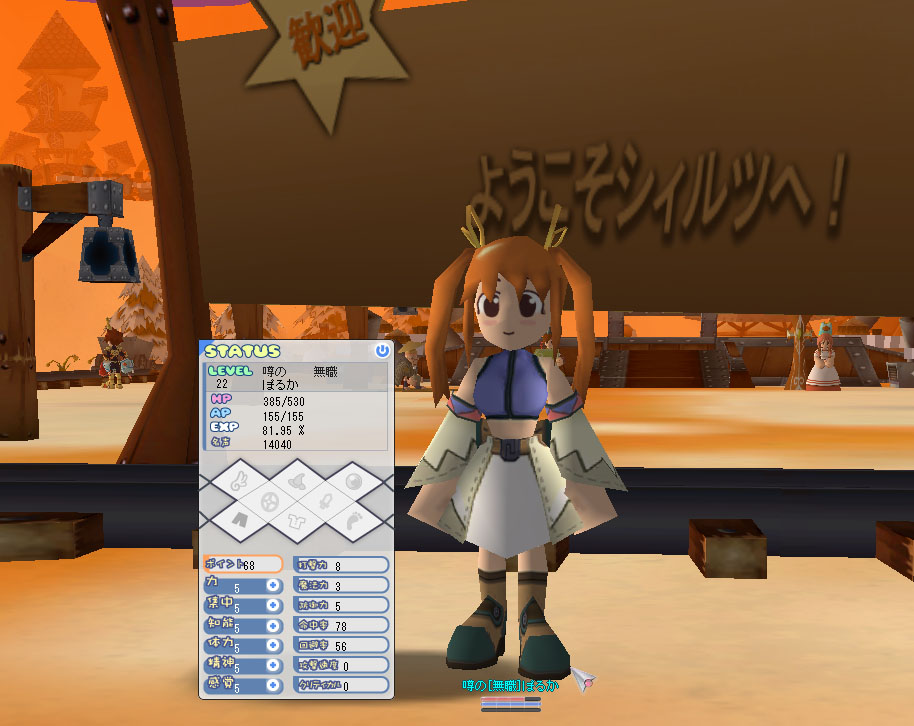The height and width of the screenshot is (726, 914).
Task: Increase the 集中 stat by one
Action: (x=272, y=605)
